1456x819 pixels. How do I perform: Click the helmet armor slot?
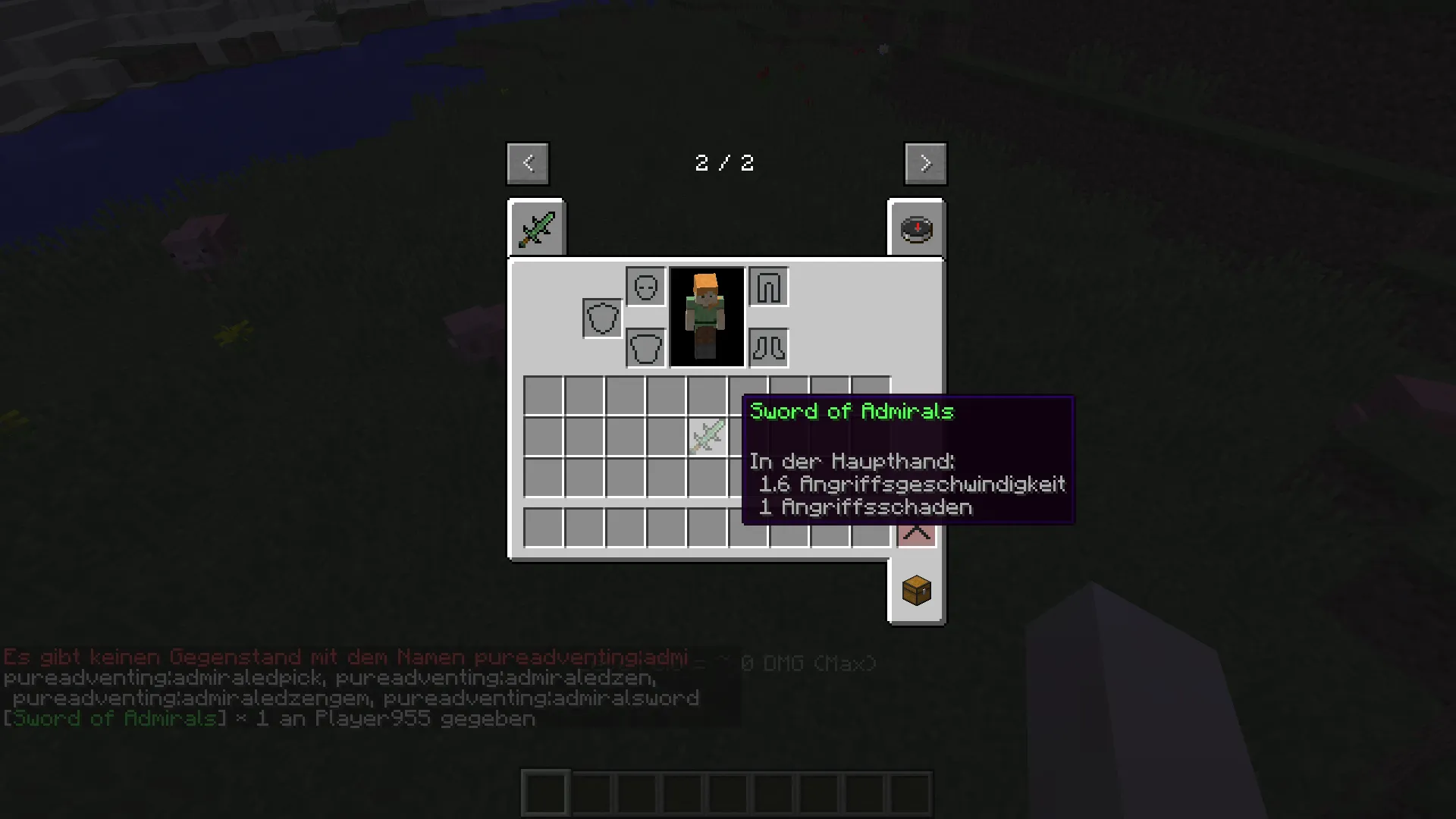click(645, 287)
